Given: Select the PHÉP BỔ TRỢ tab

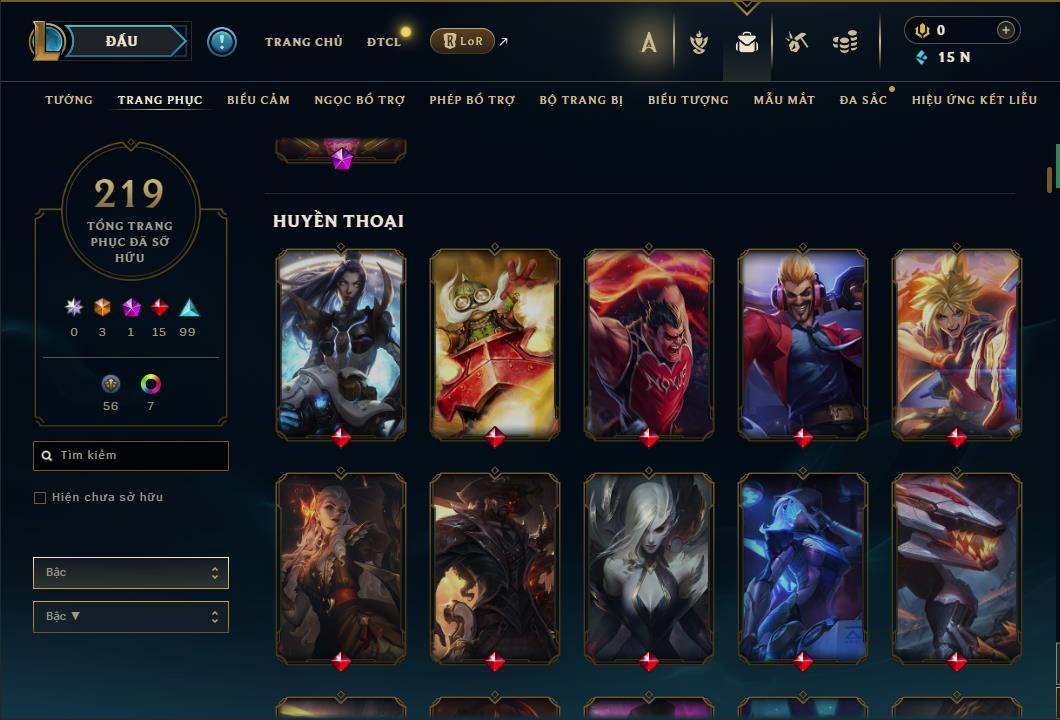Looking at the screenshot, I should pyautogui.click(x=472, y=100).
